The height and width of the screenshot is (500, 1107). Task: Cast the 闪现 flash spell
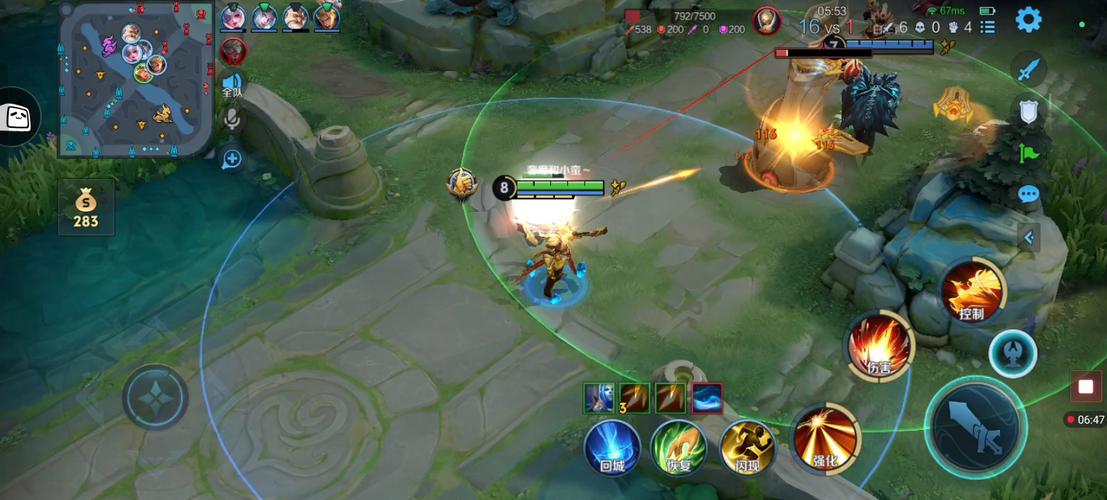click(x=747, y=446)
